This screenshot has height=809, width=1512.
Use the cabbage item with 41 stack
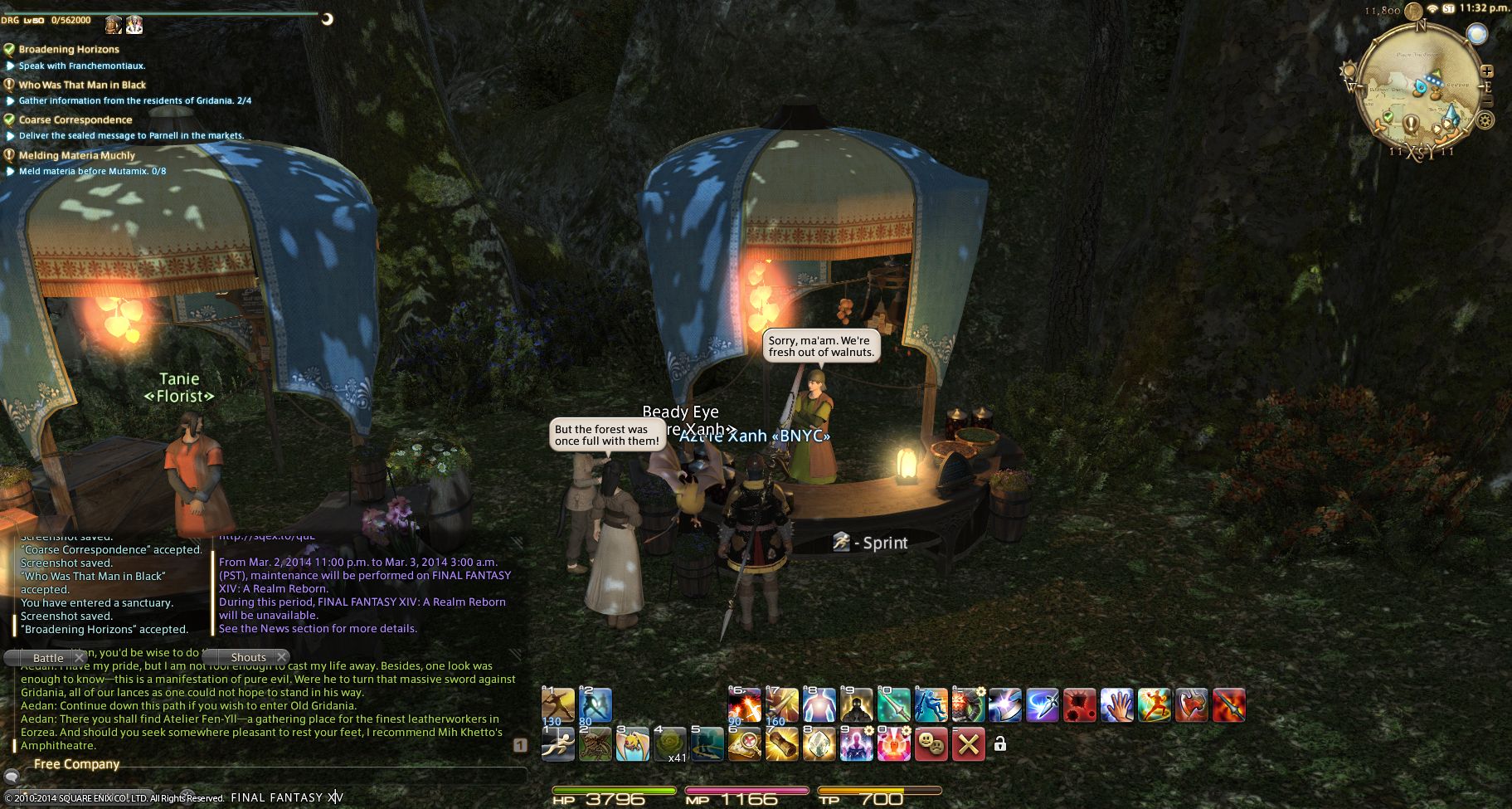click(669, 744)
